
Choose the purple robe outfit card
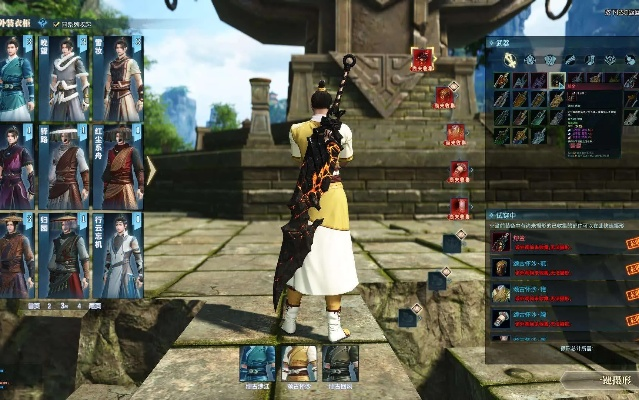click(x=17, y=166)
